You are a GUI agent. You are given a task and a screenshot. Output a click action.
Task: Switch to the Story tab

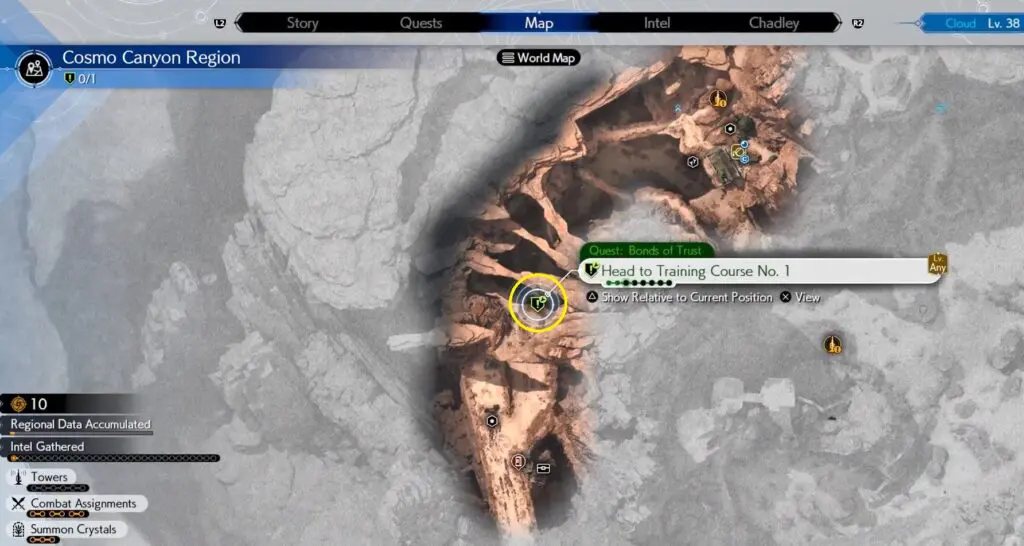pos(302,23)
